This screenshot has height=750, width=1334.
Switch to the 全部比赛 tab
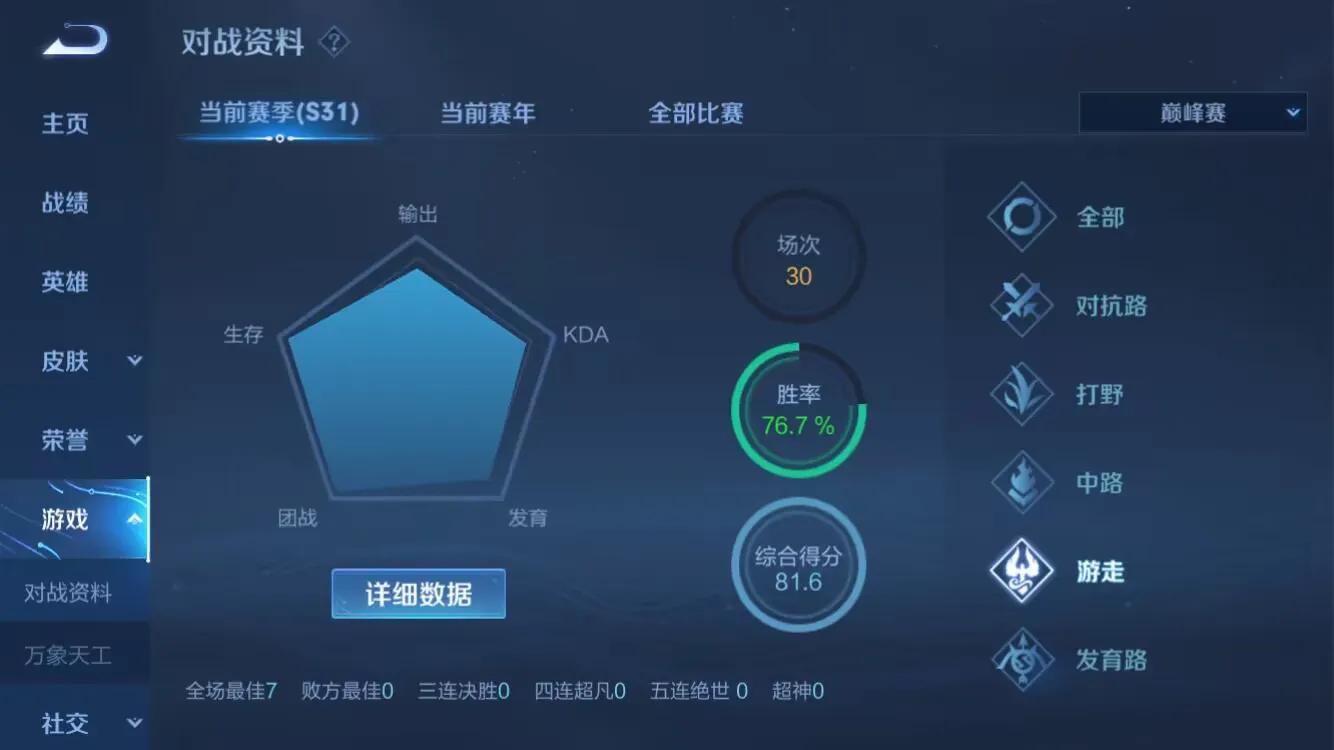click(x=696, y=113)
